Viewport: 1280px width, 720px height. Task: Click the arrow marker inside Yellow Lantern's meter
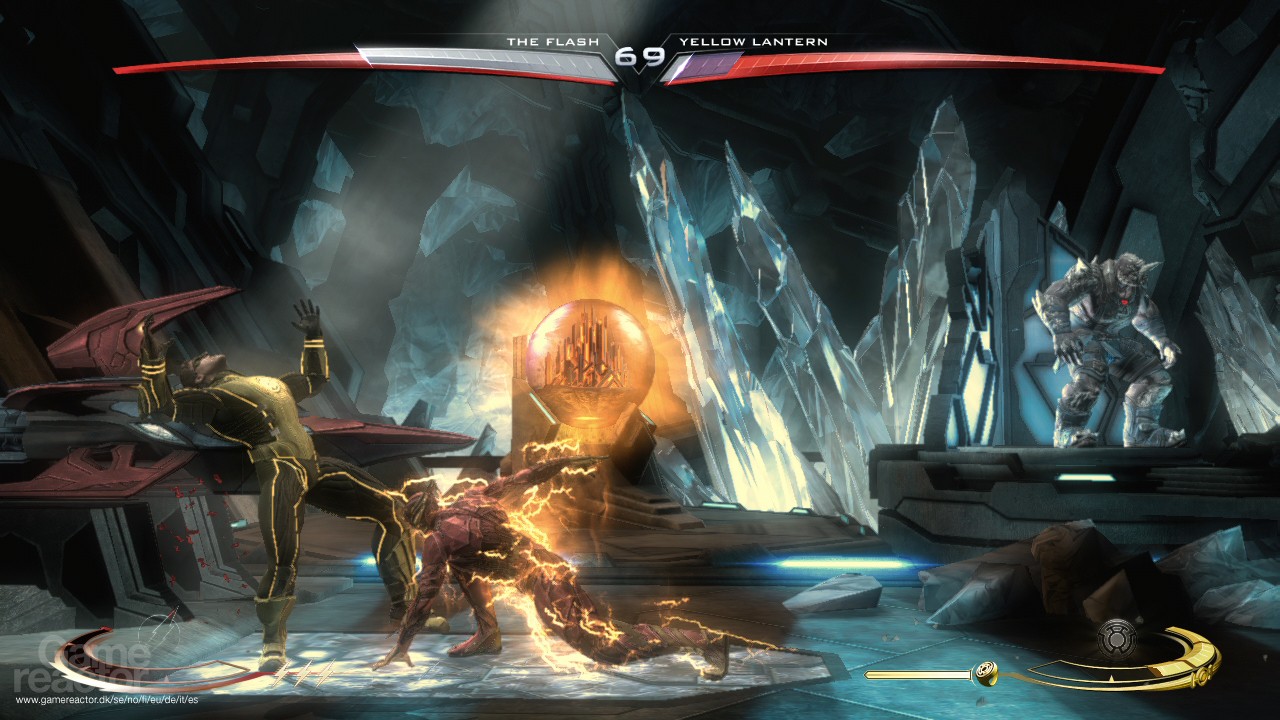[x=1111, y=677]
